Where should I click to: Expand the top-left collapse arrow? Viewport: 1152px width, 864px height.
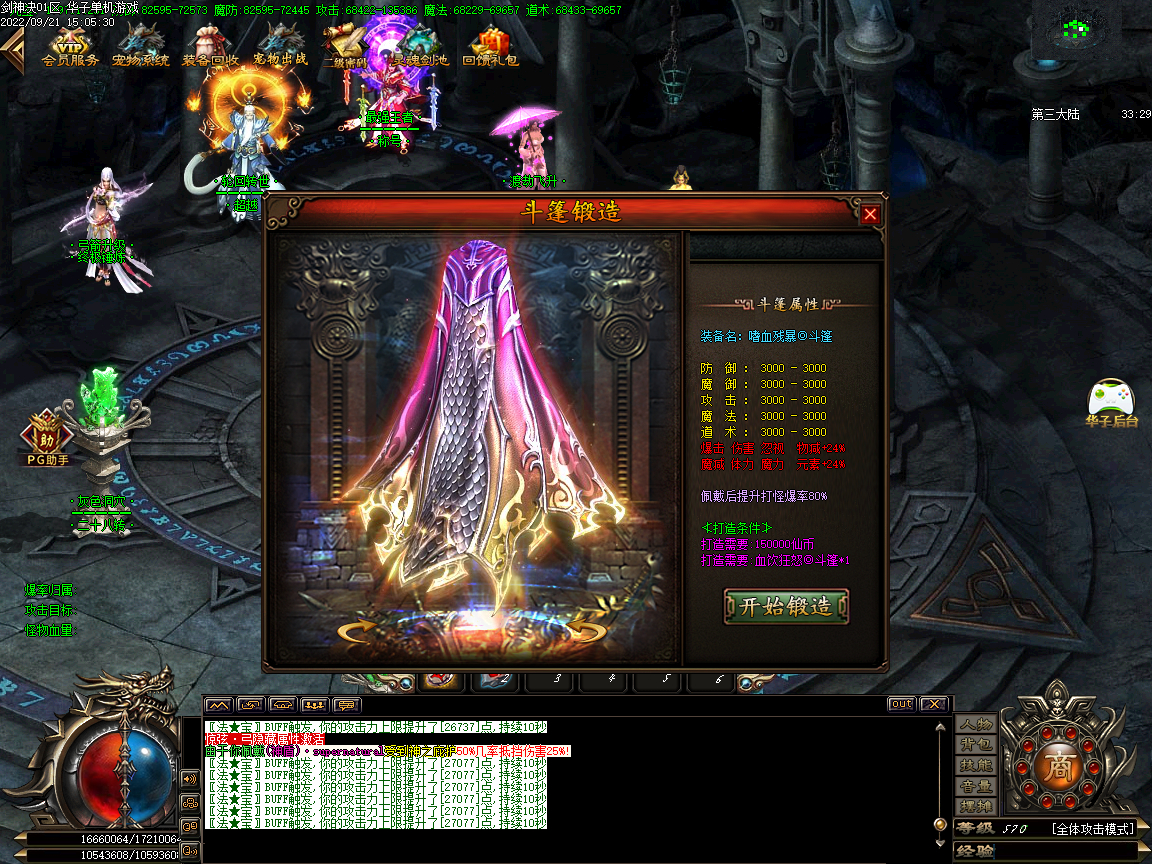point(12,50)
